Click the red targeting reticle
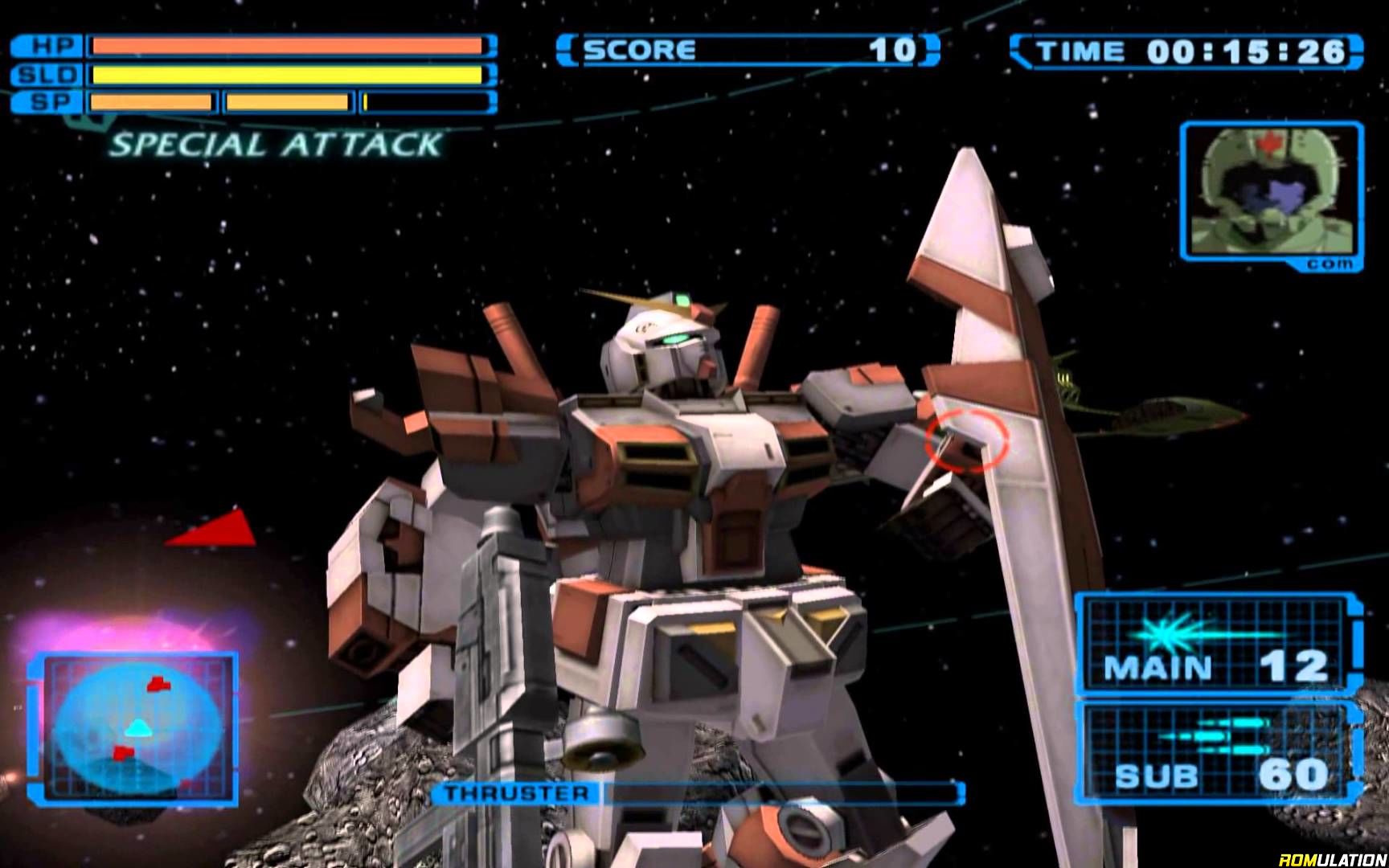Image resolution: width=1389 pixels, height=868 pixels. pos(966,440)
